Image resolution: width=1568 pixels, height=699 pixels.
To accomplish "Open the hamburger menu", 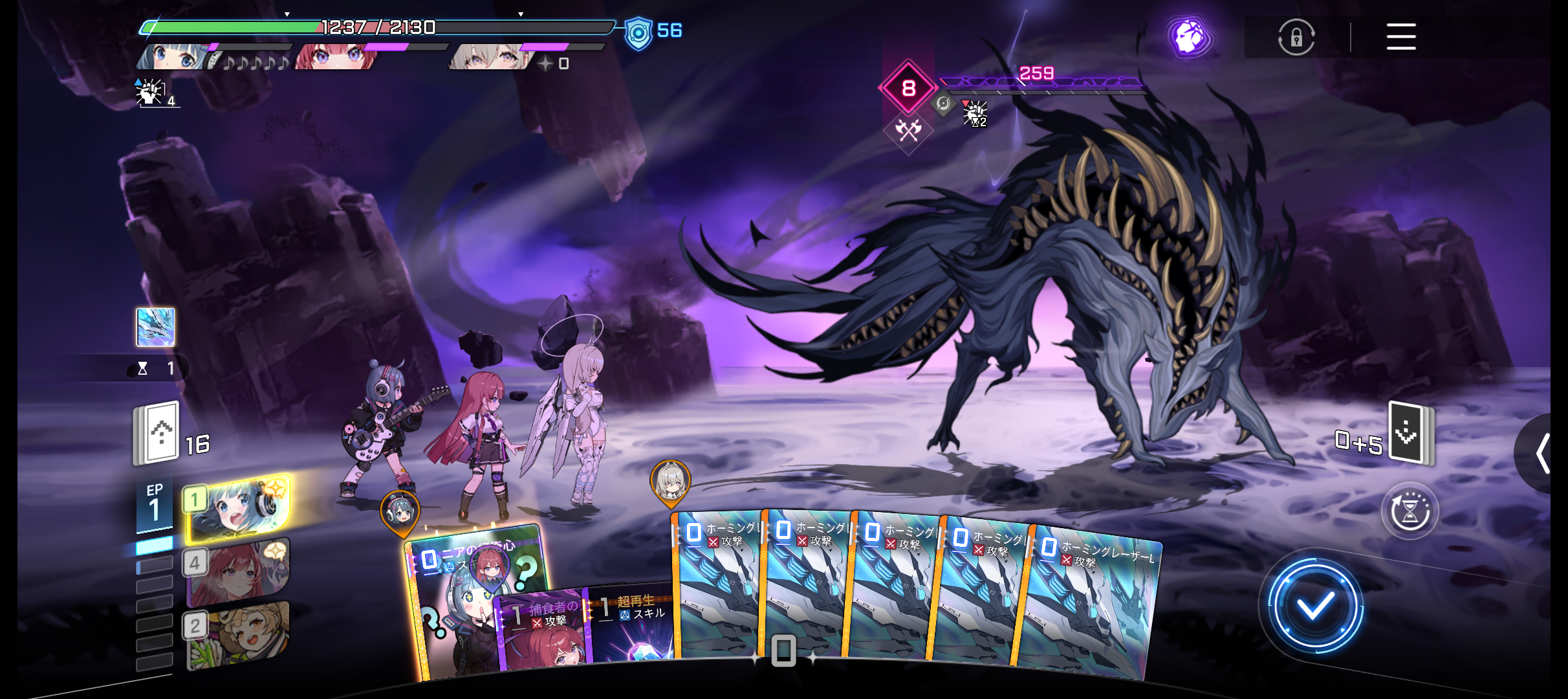I will 1400,37.
